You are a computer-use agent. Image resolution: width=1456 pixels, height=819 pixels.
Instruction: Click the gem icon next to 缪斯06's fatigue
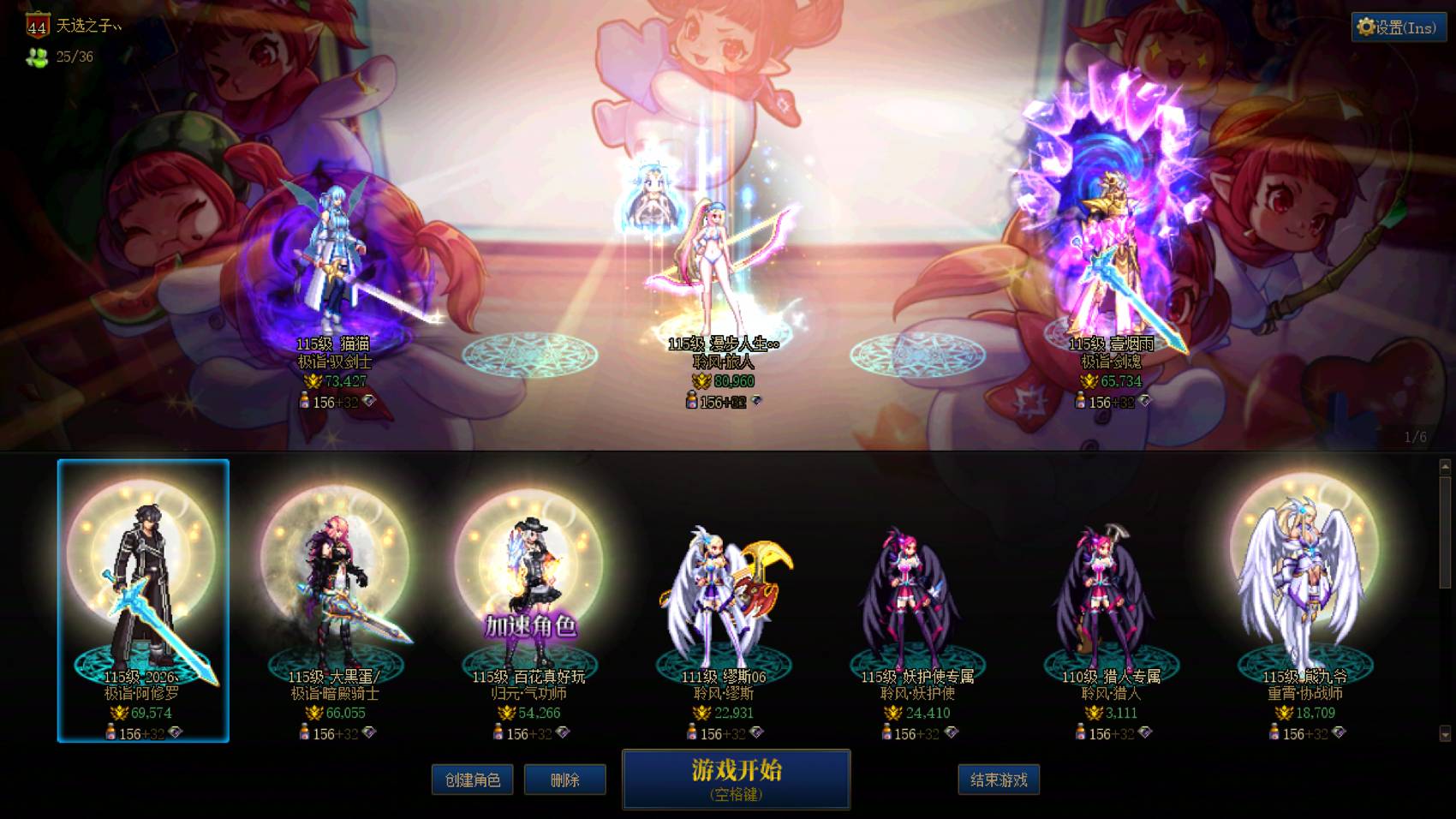tap(757, 733)
